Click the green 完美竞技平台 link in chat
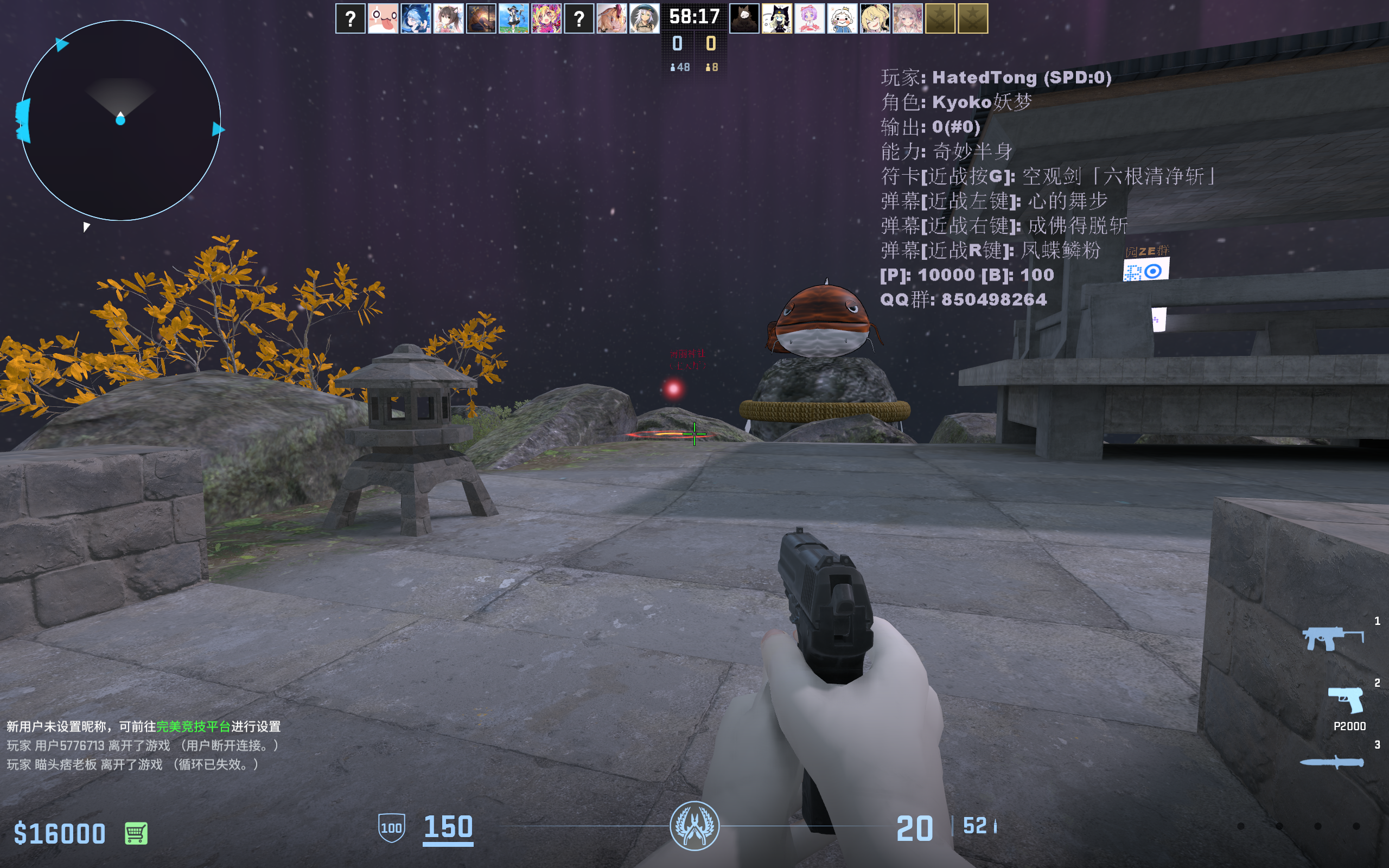 tap(193, 726)
